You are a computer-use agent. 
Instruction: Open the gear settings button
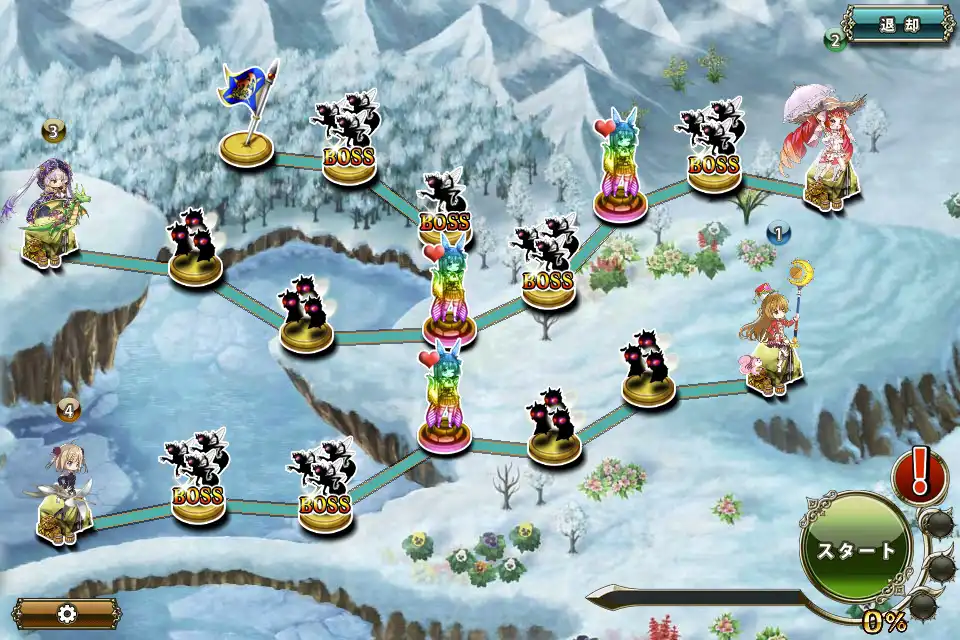click(67, 613)
